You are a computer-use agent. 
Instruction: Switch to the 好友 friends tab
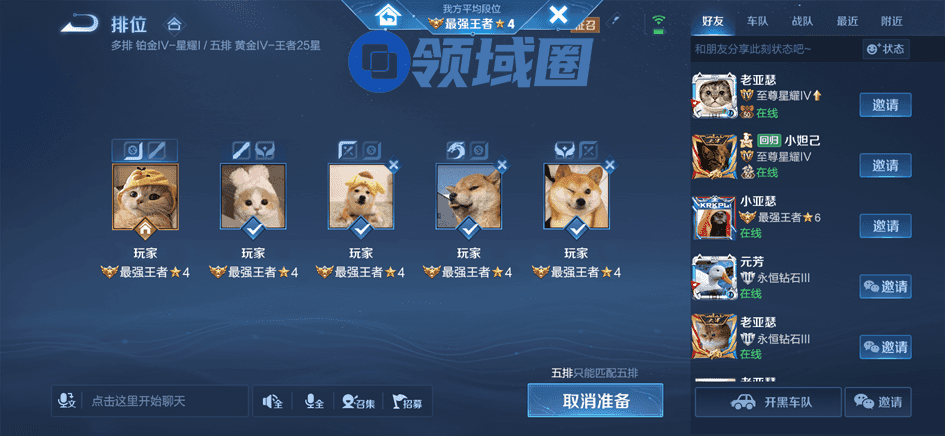tap(713, 21)
